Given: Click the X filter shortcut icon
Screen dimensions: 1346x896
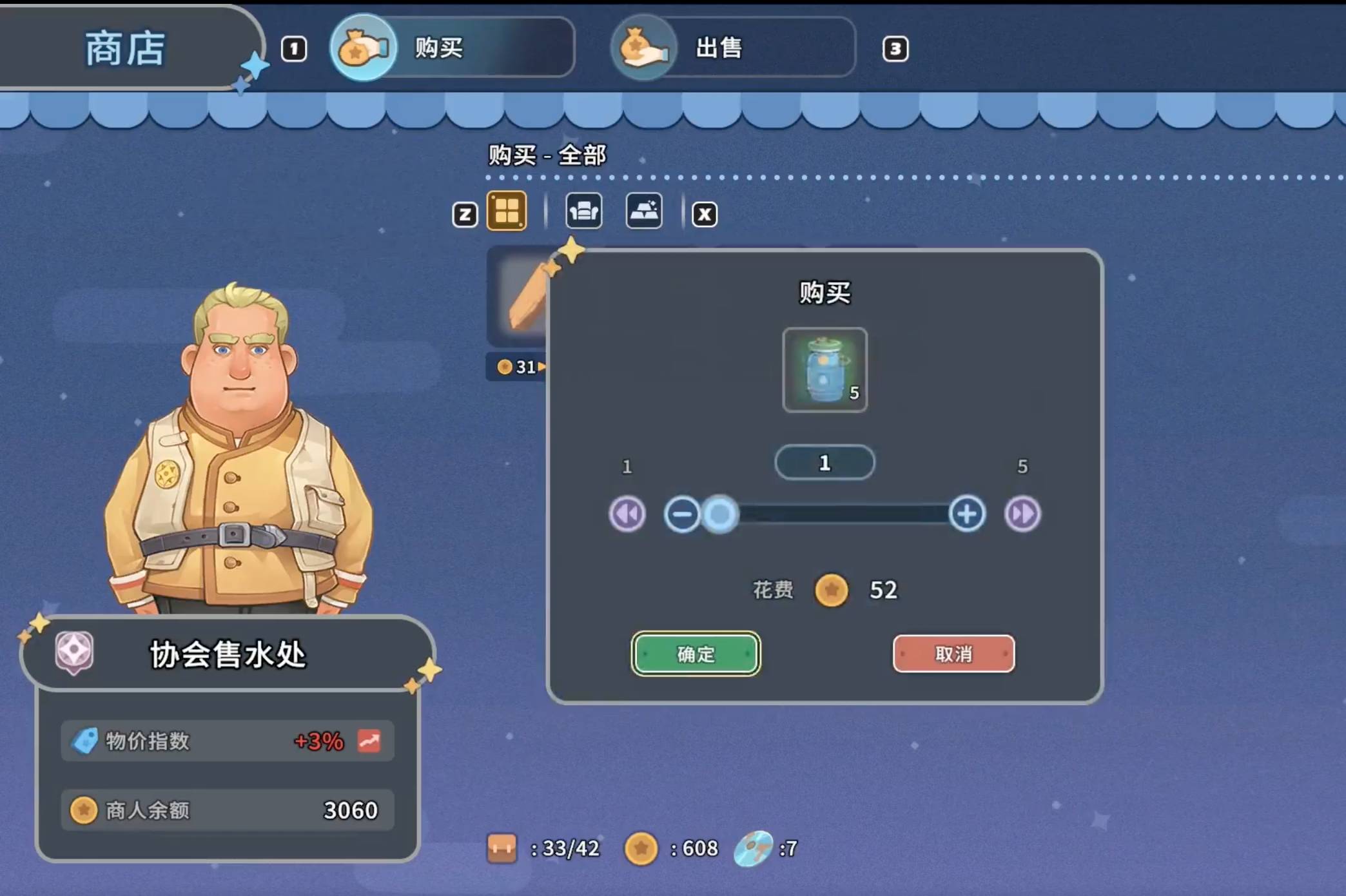Looking at the screenshot, I should [x=704, y=214].
